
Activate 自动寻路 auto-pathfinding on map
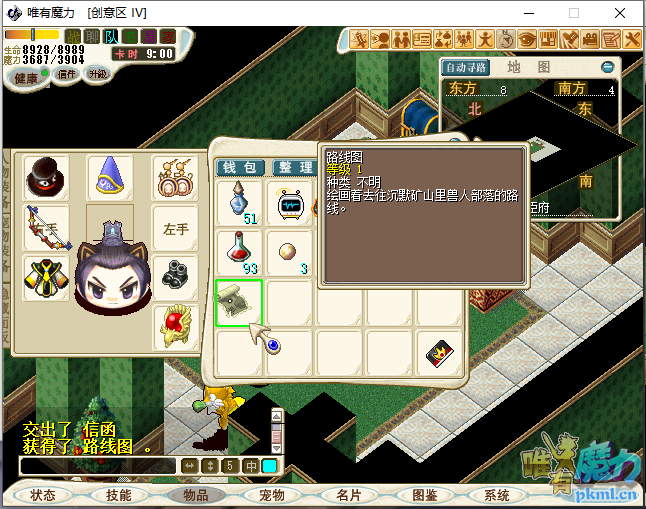466,67
